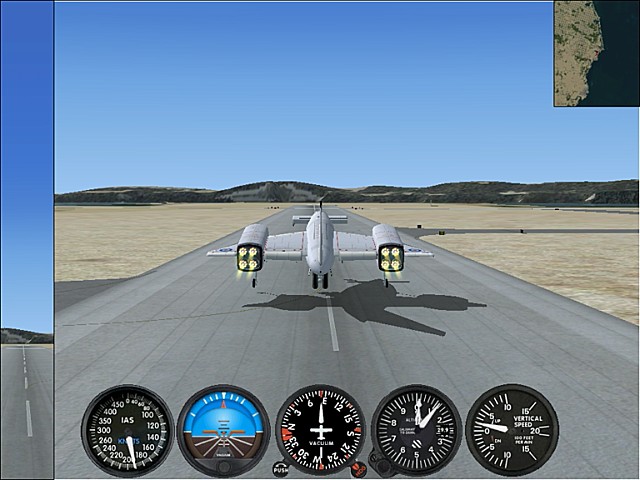The height and width of the screenshot is (480, 640).
Task: Select the altimeter gauge
Action: (416, 430)
